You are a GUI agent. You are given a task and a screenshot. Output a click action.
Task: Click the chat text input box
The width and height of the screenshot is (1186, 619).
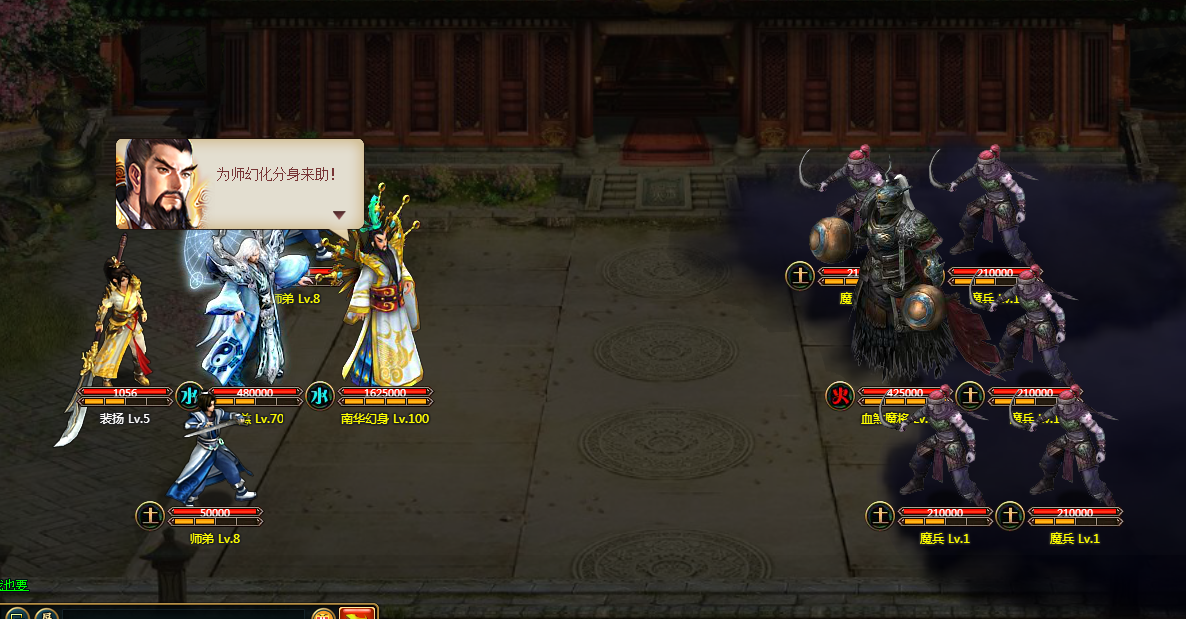click(x=184, y=613)
